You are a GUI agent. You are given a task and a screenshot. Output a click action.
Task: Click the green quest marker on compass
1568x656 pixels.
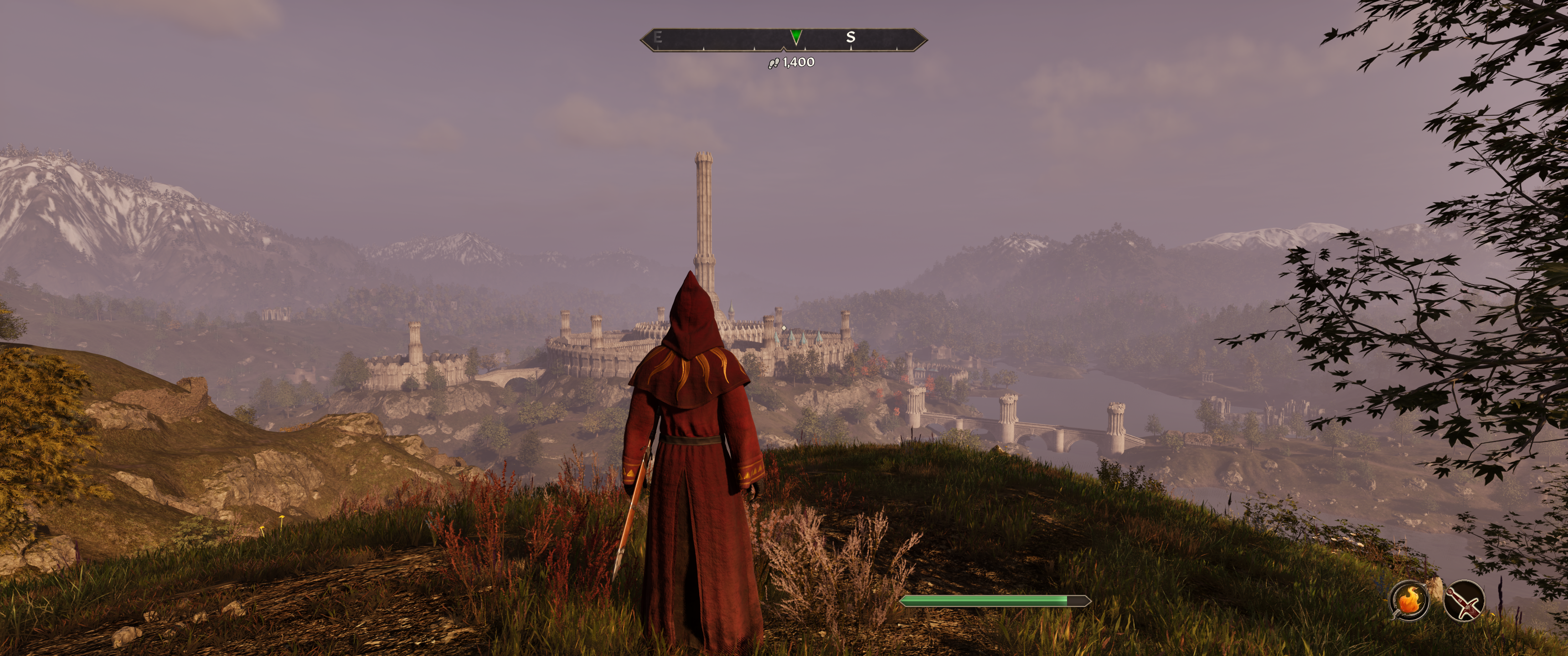point(795,36)
